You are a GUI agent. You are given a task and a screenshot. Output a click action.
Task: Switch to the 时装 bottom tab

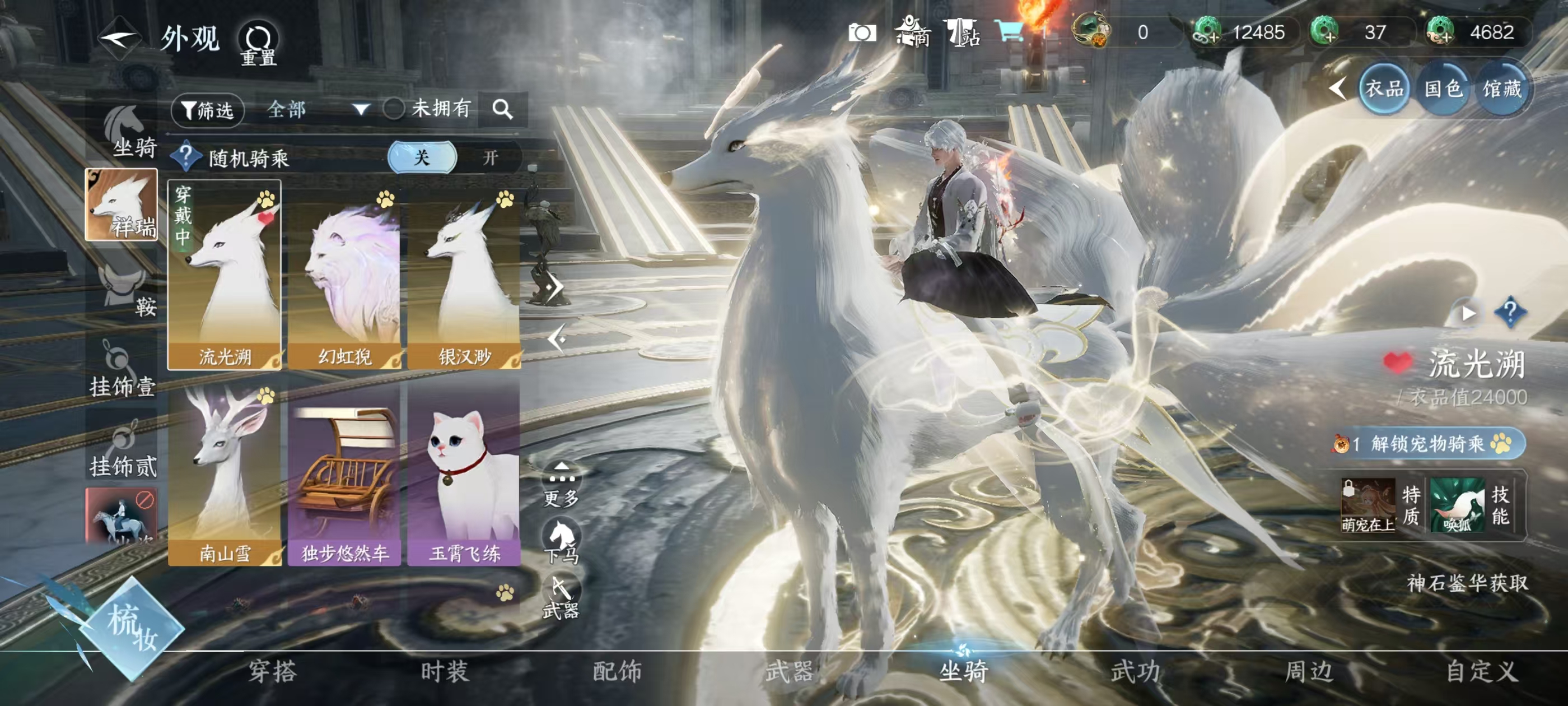(x=444, y=671)
